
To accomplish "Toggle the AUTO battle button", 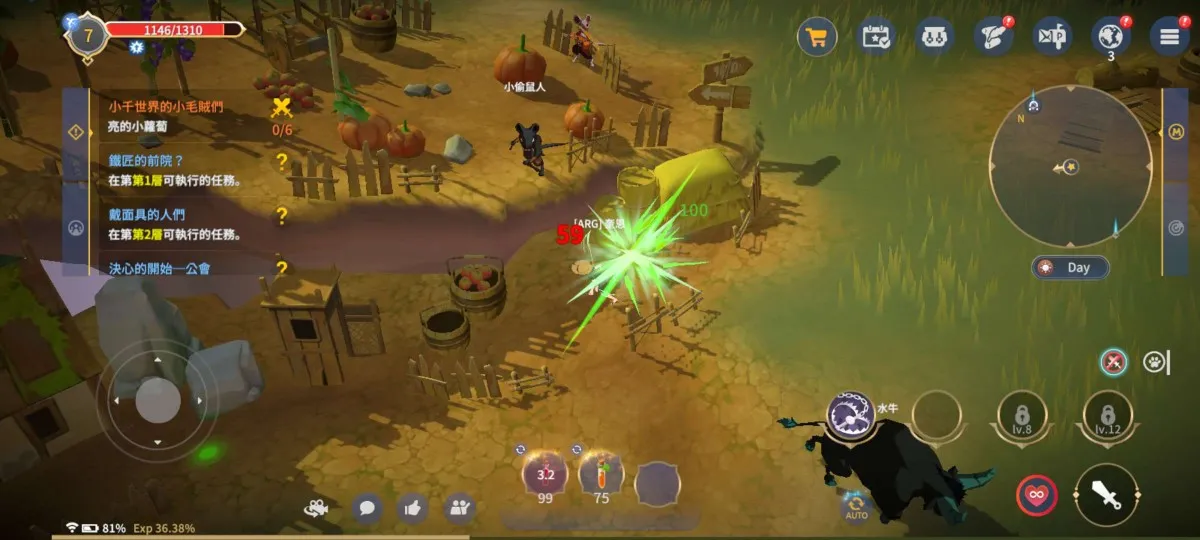I will pyautogui.click(x=856, y=506).
